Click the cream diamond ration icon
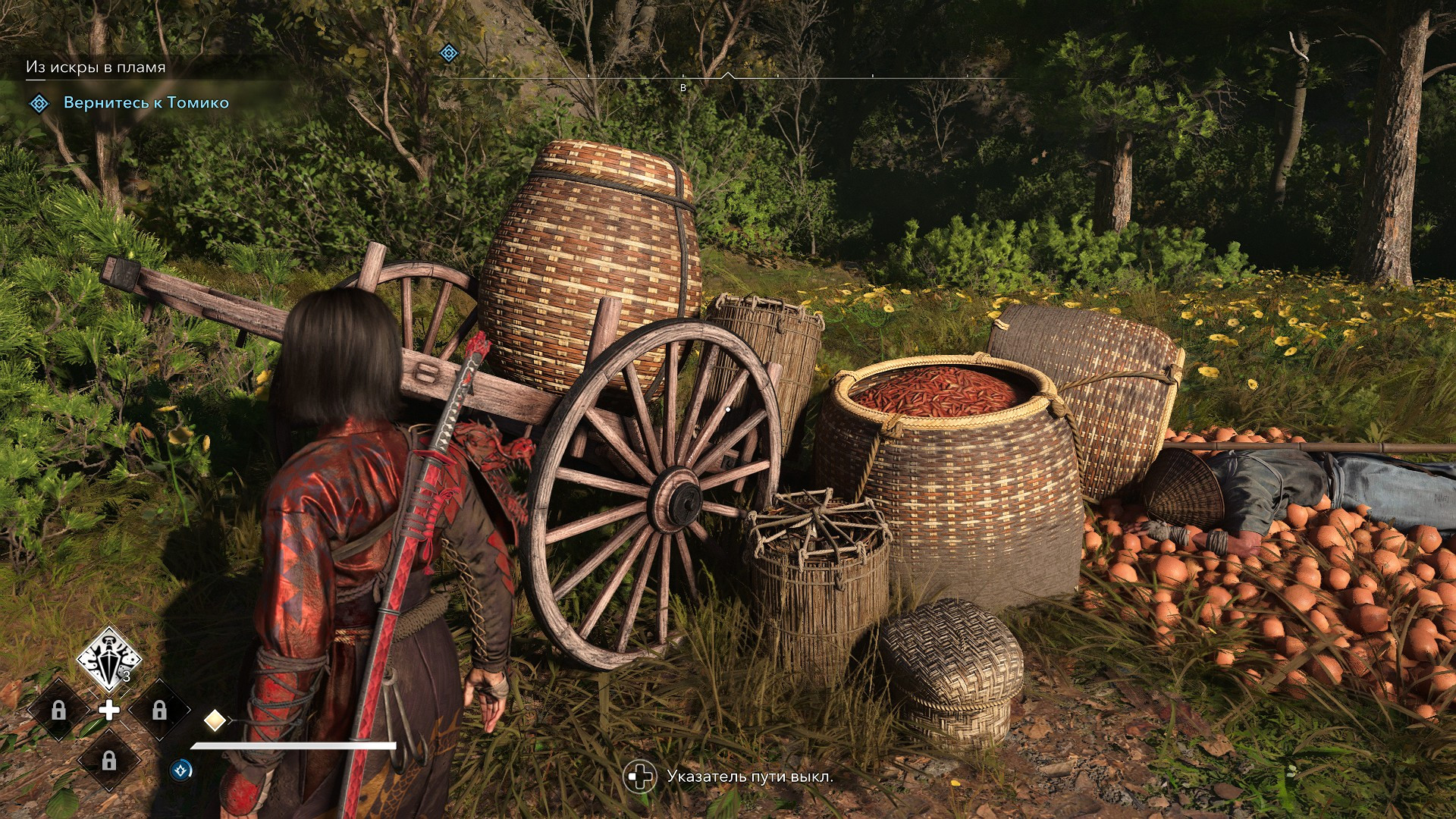 (215, 720)
